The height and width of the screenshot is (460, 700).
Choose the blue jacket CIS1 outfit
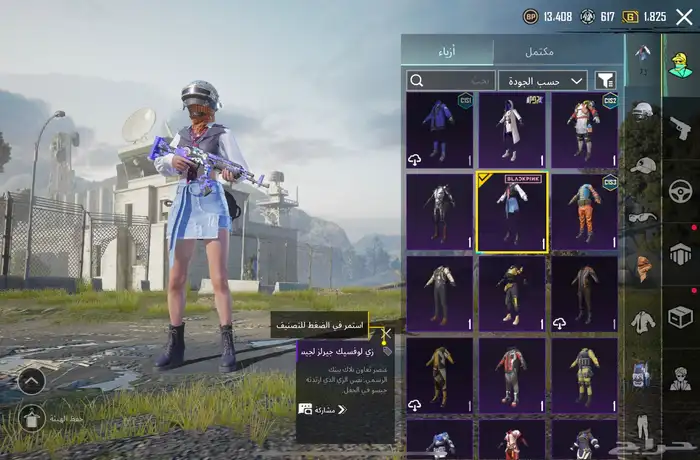(439, 130)
